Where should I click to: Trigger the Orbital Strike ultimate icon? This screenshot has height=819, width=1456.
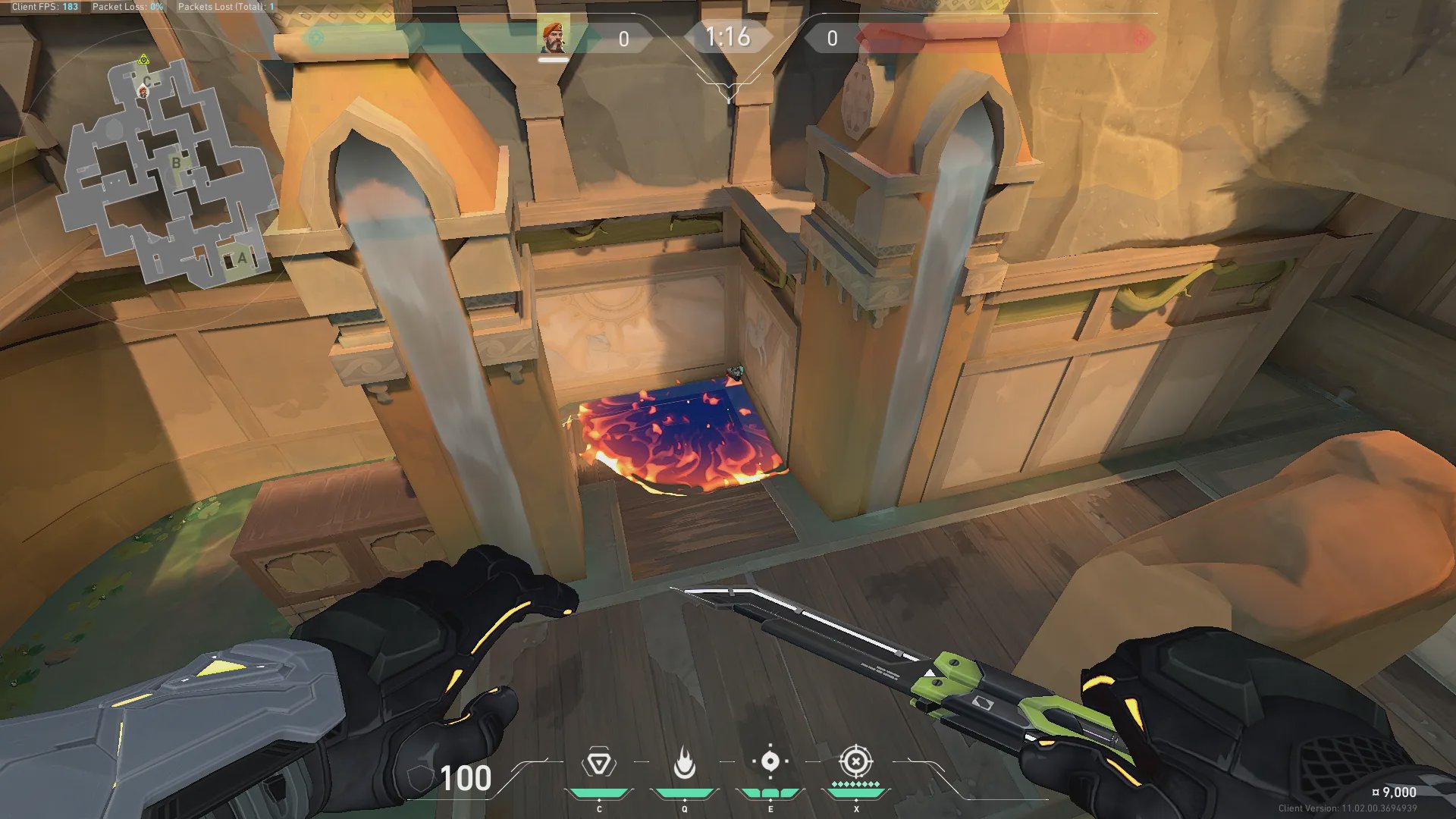tap(855, 761)
